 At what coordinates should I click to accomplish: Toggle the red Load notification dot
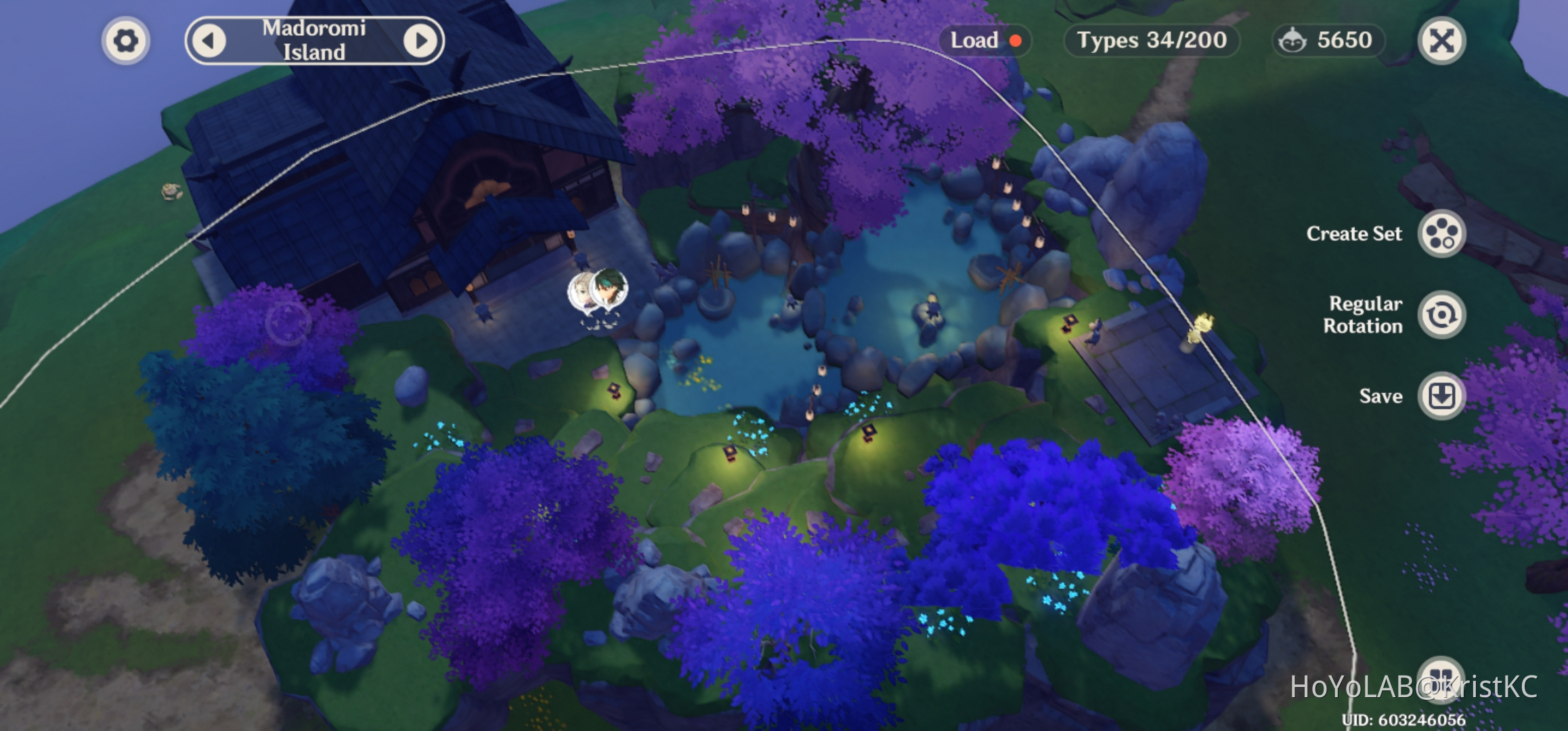(1015, 41)
